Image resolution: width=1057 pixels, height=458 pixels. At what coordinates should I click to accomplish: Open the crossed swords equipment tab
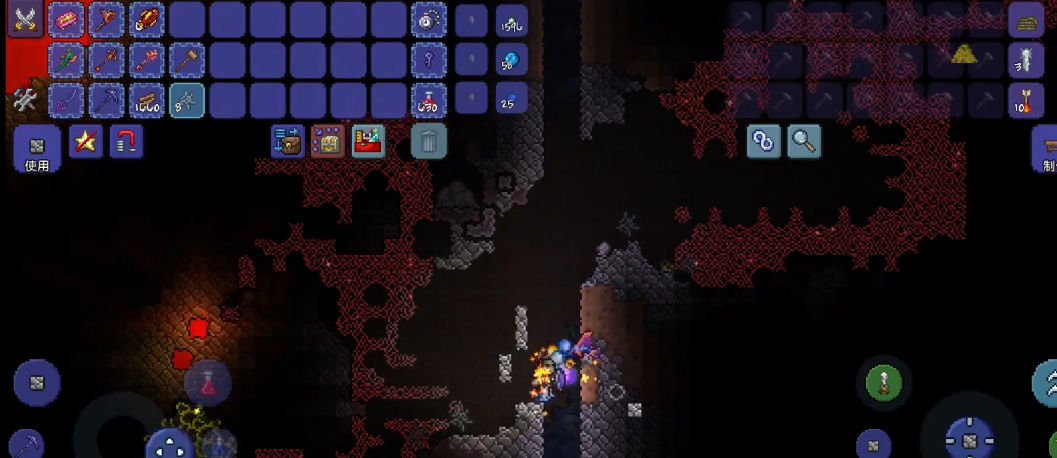coord(24,19)
